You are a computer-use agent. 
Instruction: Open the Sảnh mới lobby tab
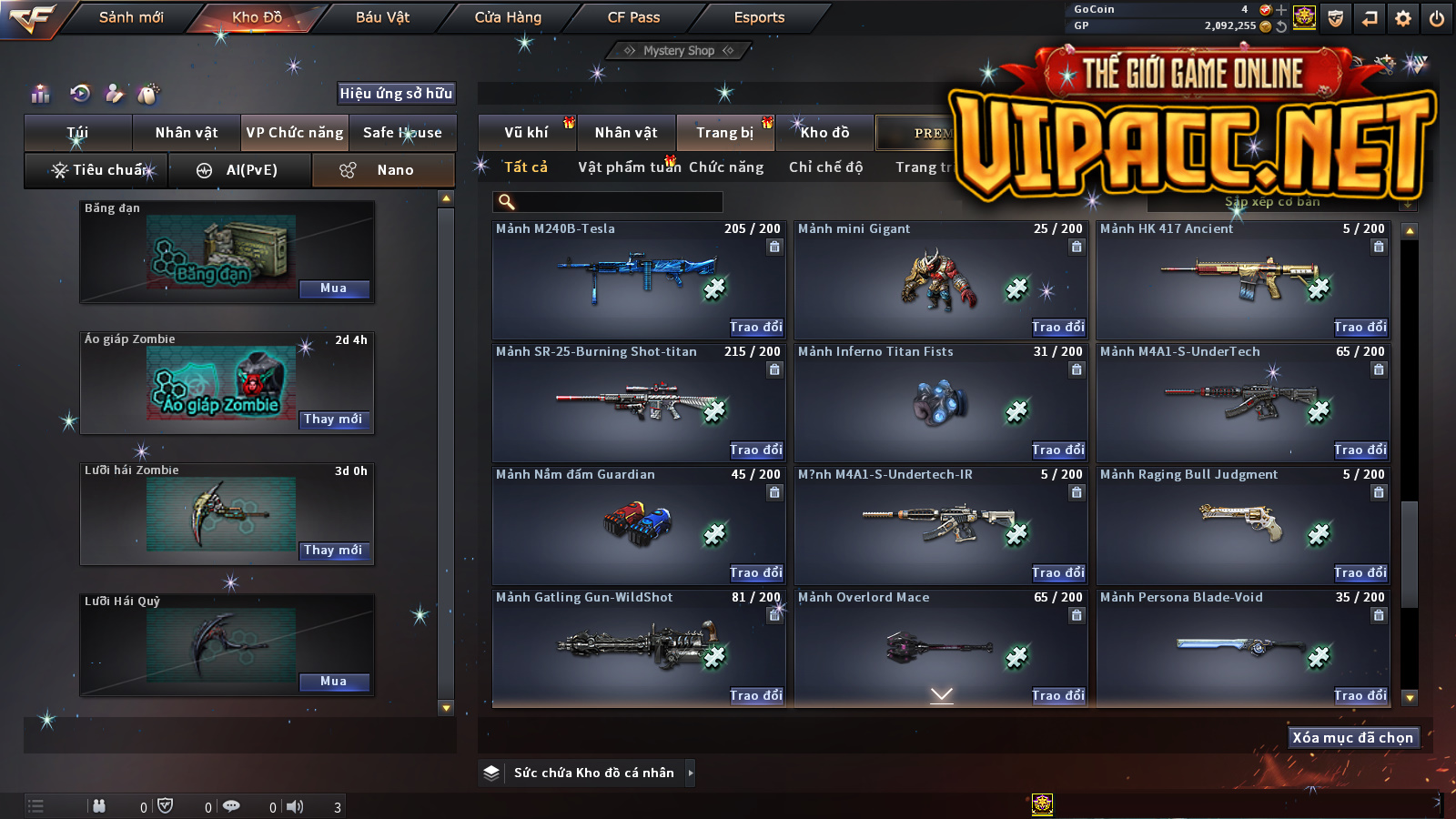131,17
